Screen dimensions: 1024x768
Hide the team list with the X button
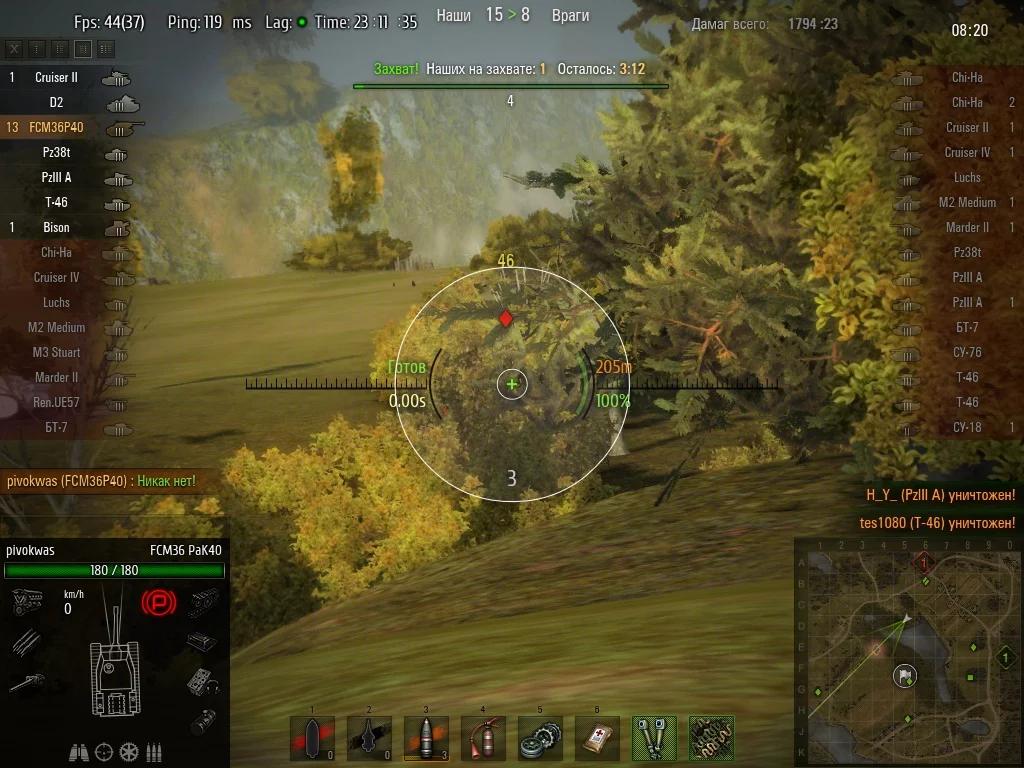14,48
